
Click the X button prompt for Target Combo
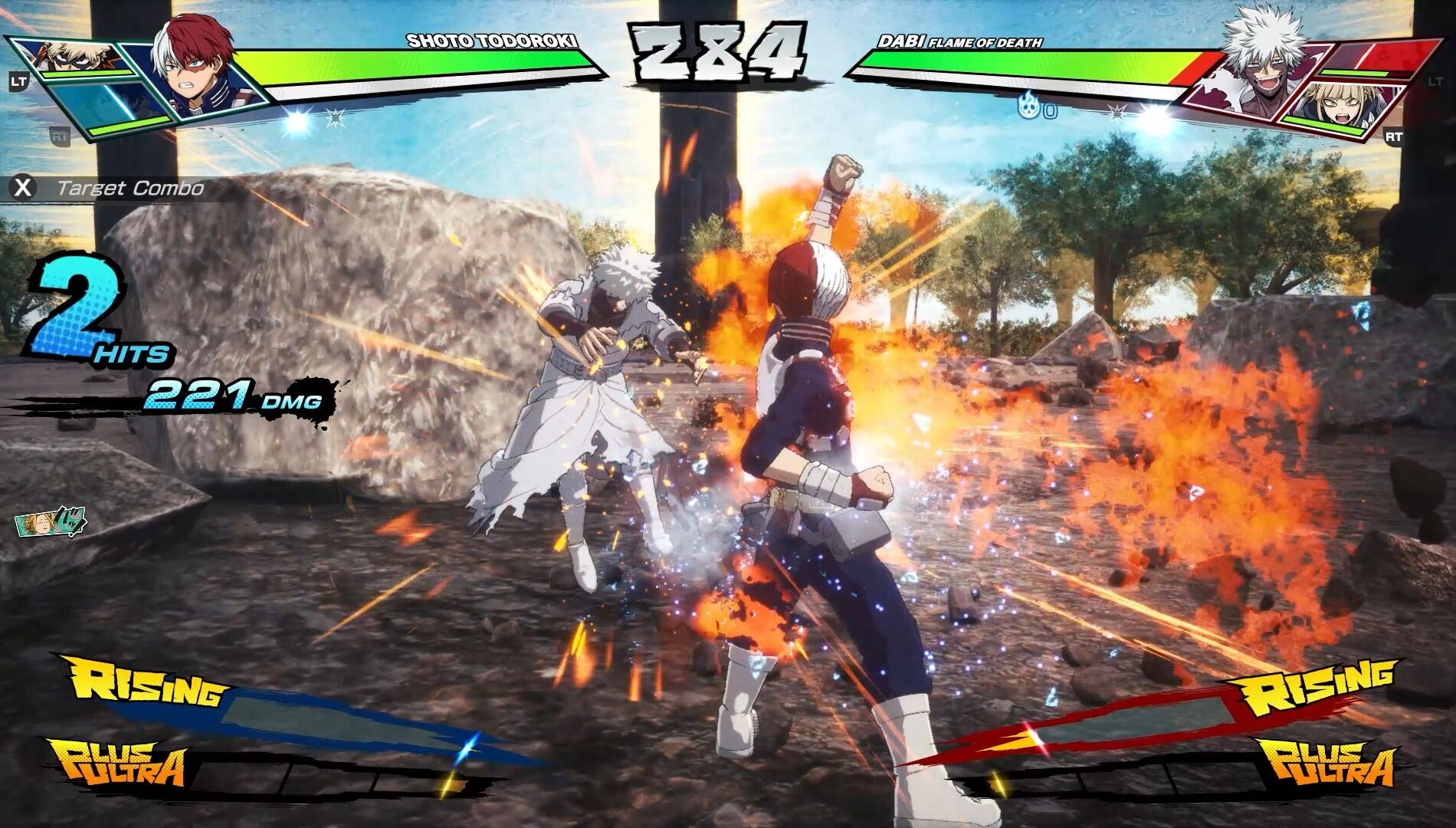[x=21, y=186]
